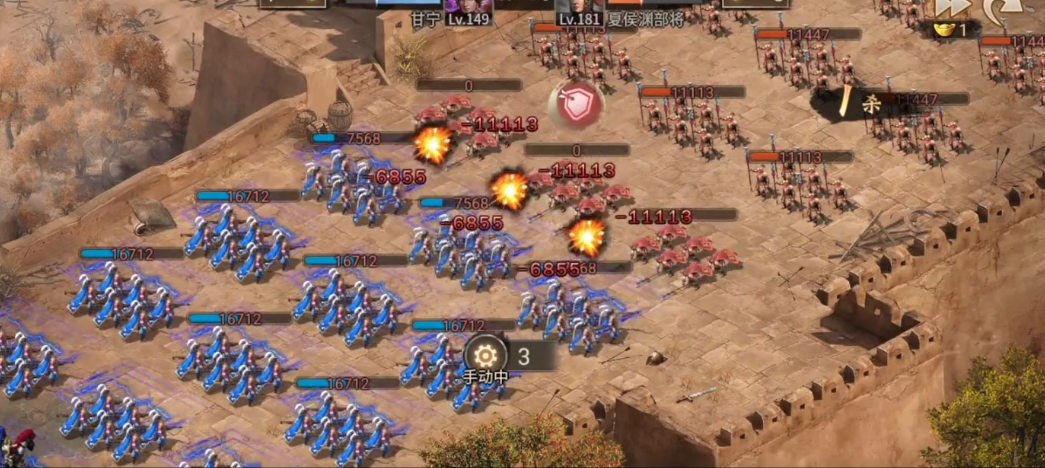
Task: Tap the gold ingot counter
Action: pyautogui.click(x=950, y=30)
